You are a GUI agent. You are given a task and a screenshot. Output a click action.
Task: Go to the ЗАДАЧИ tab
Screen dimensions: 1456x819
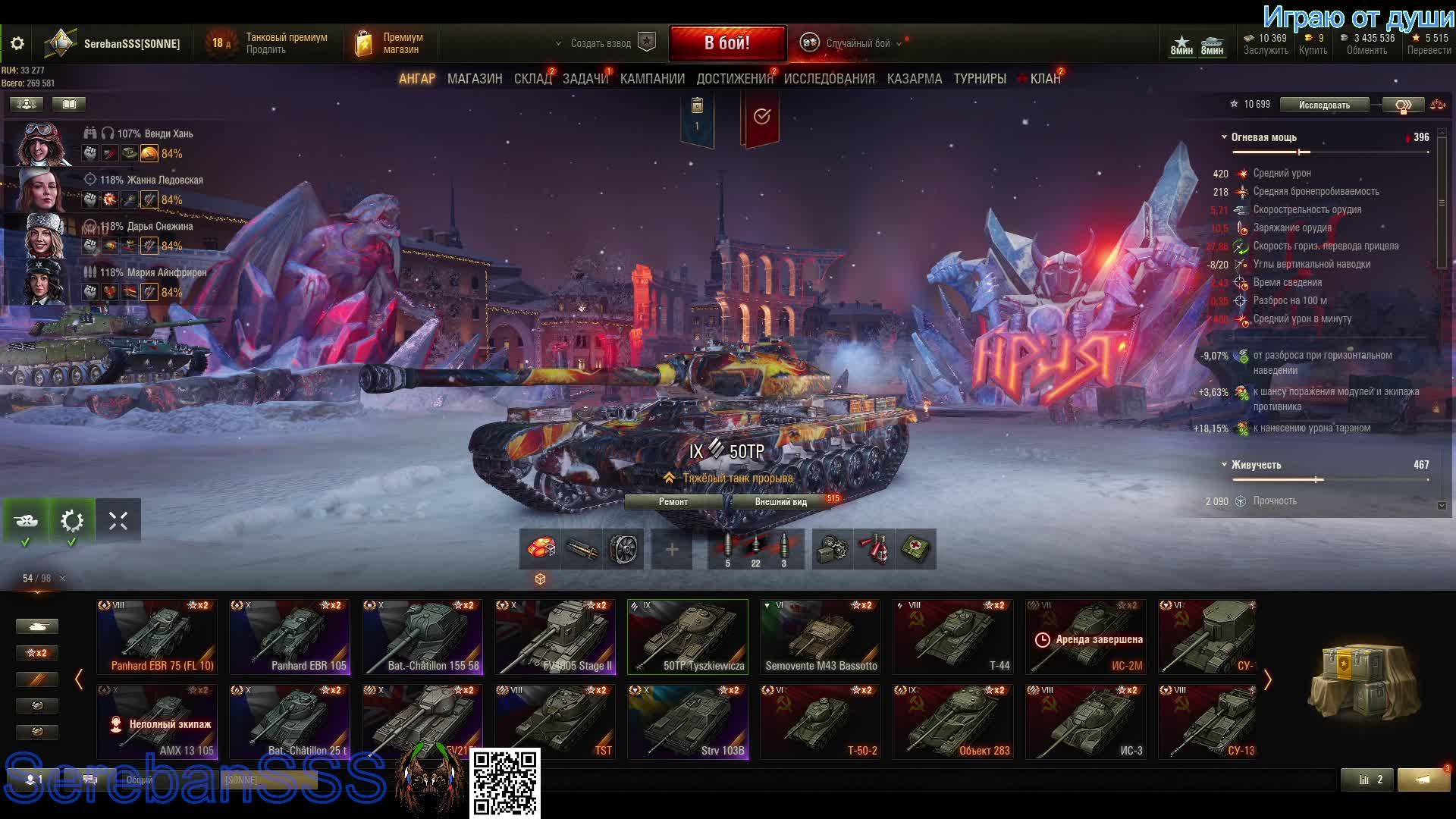coord(585,79)
